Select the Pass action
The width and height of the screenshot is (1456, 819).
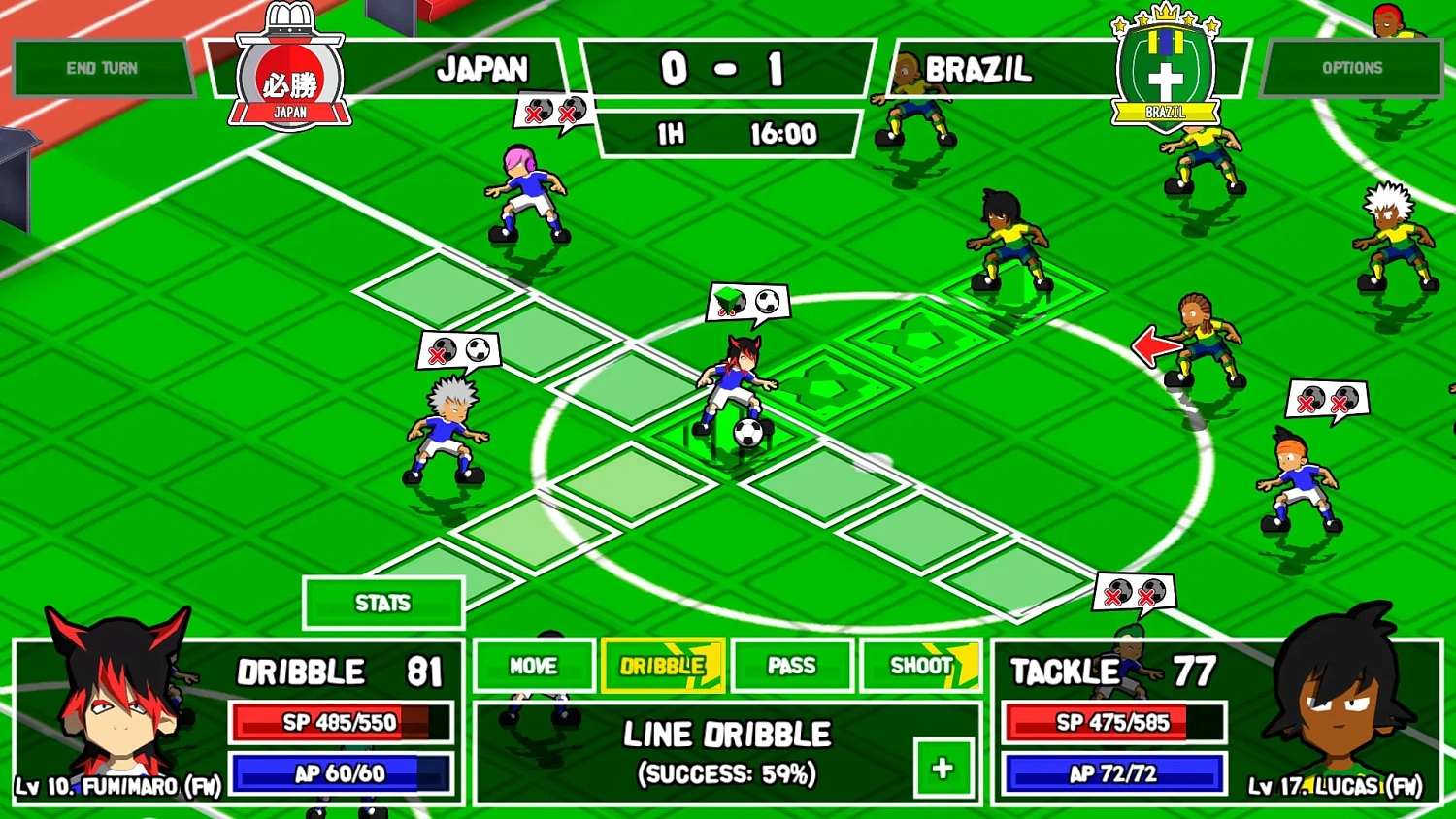point(792,667)
